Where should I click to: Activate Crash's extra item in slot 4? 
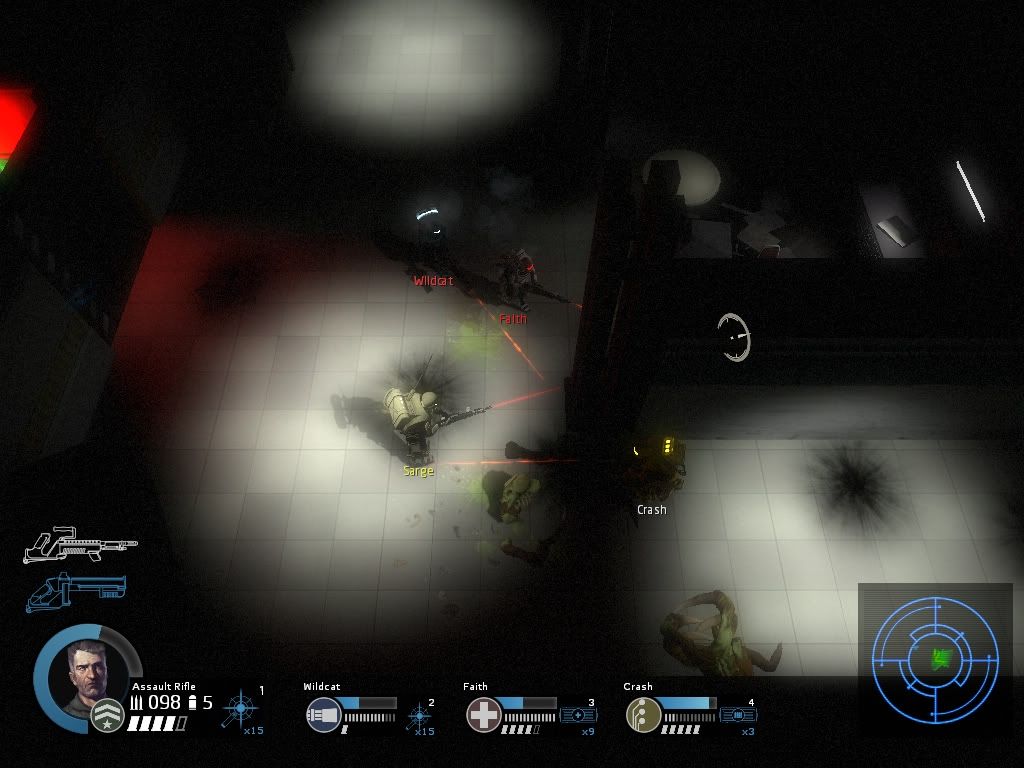(738, 715)
